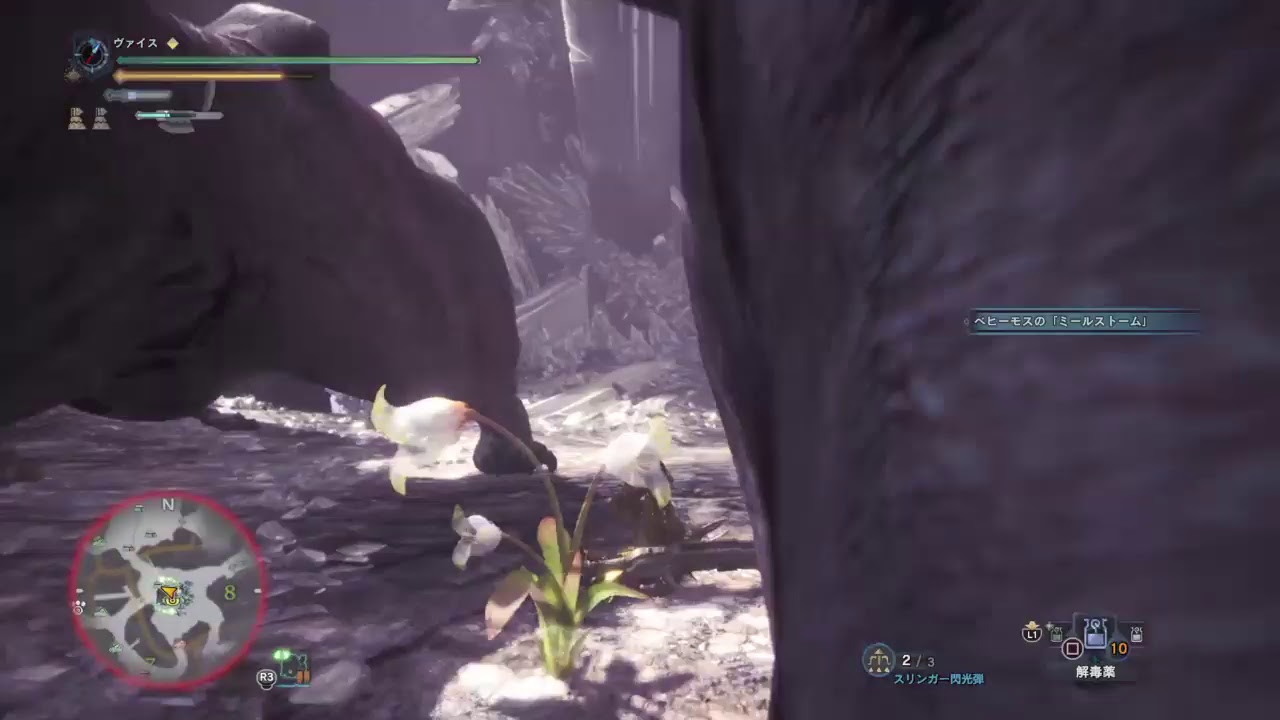Click the left Palico companion icon
This screenshot has width=1280, height=720.
(77, 117)
